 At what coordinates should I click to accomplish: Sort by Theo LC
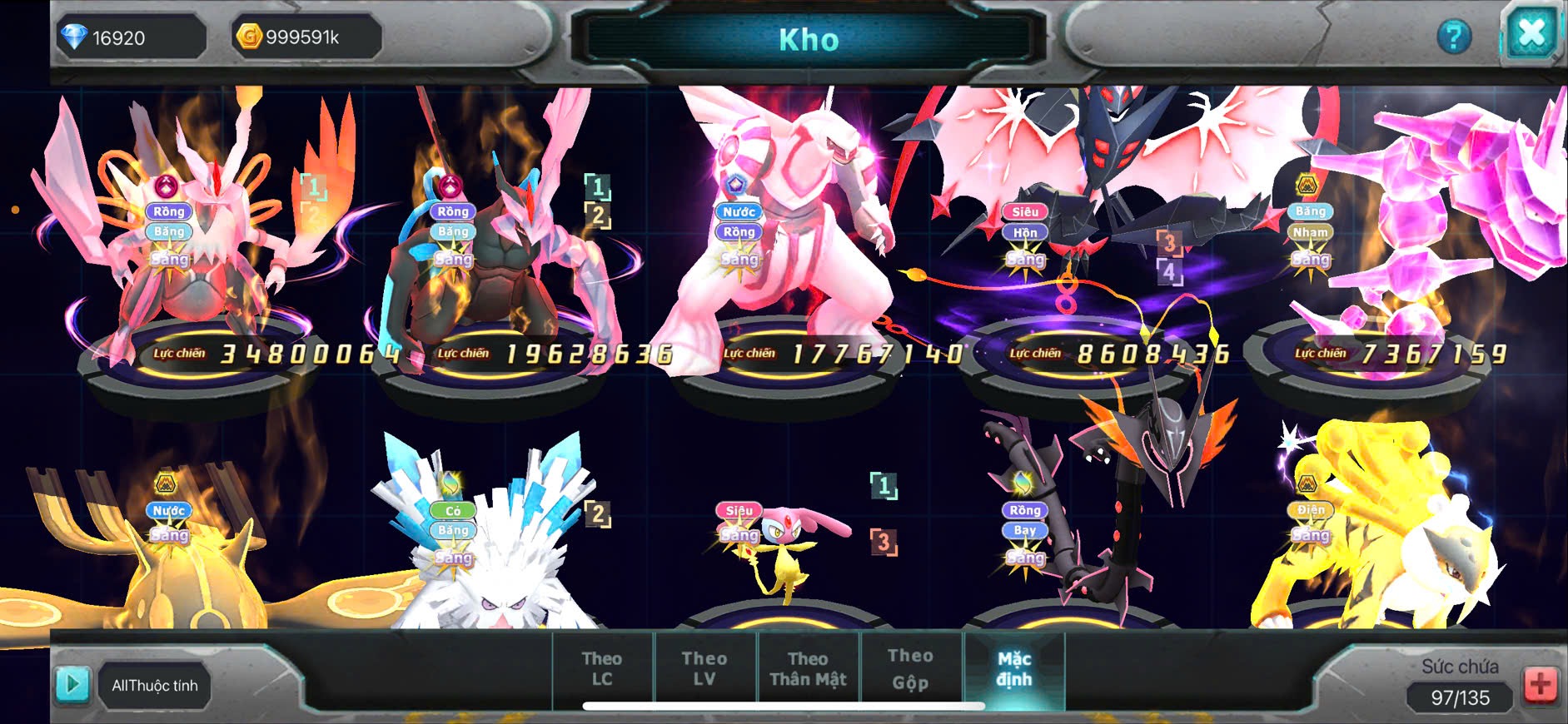point(602,669)
